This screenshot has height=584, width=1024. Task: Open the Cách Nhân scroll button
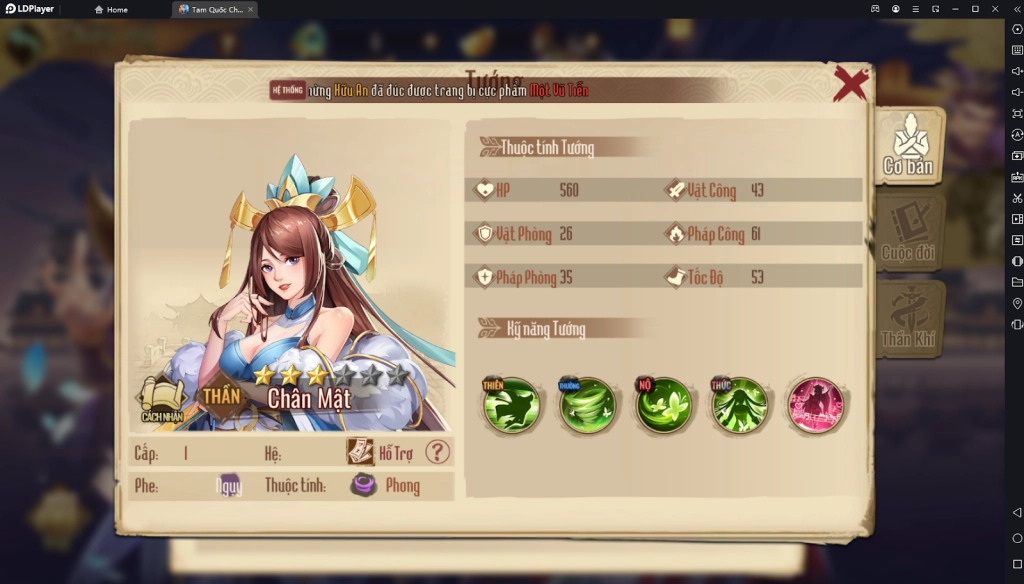tap(160, 398)
